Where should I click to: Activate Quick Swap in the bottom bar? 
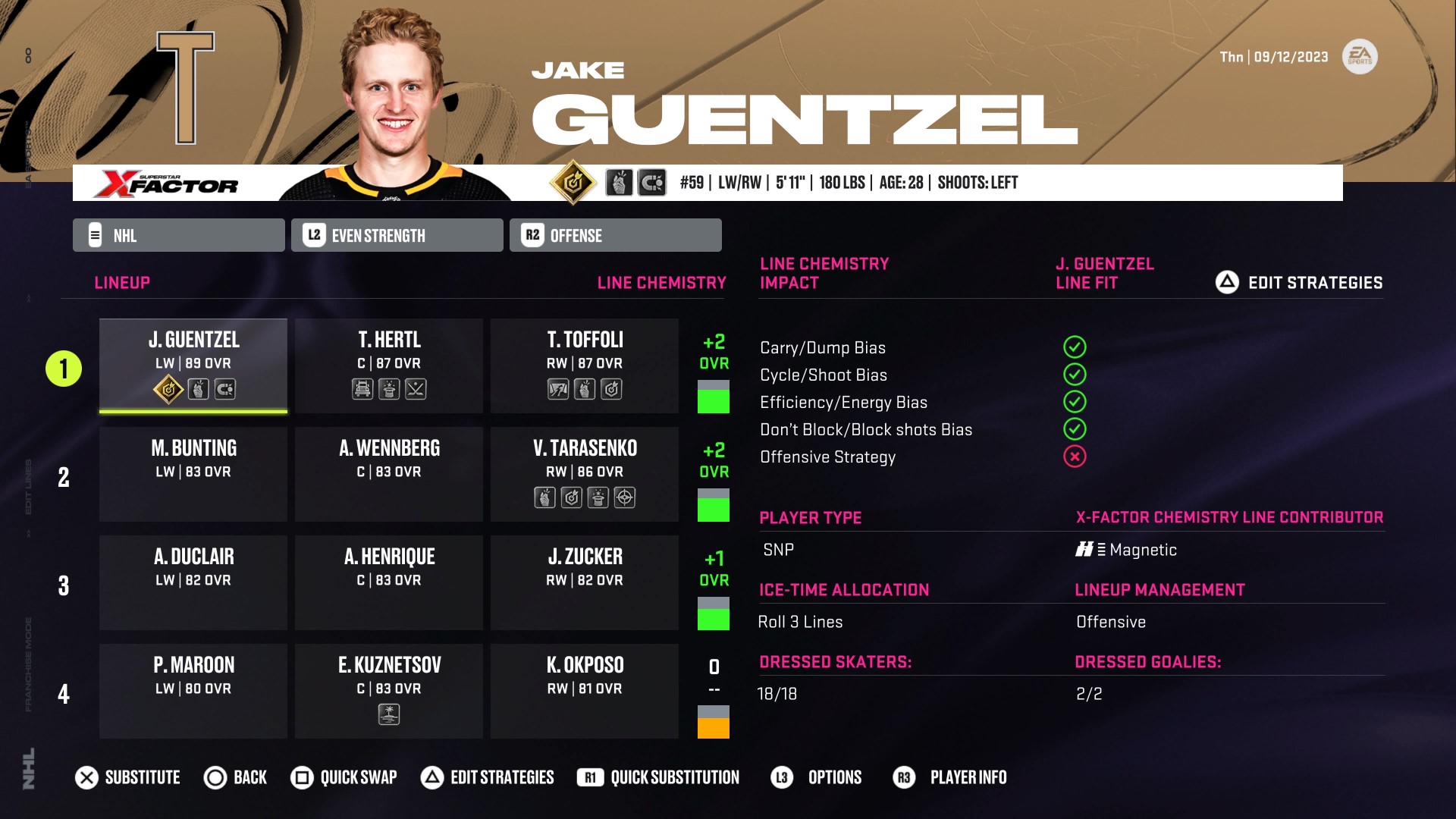tap(344, 777)
